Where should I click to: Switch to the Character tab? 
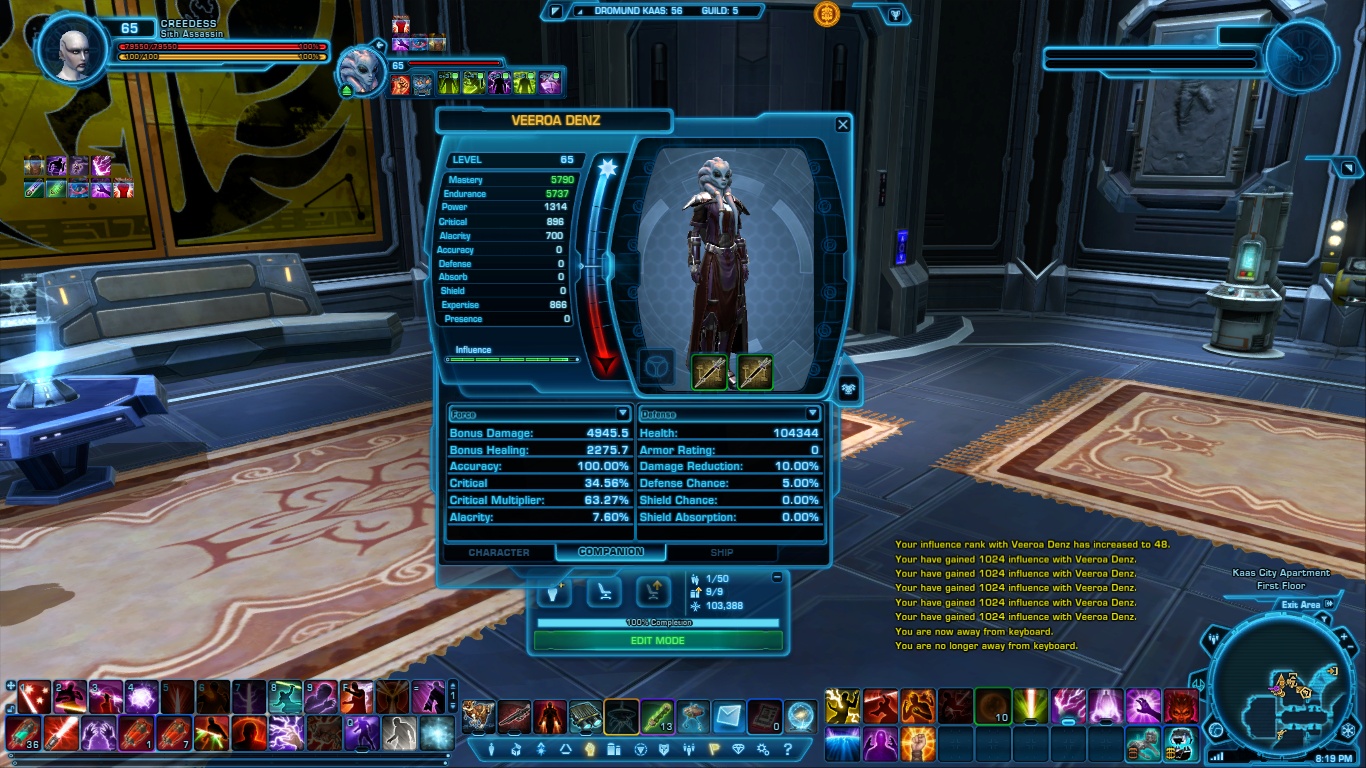click(499, 552)
